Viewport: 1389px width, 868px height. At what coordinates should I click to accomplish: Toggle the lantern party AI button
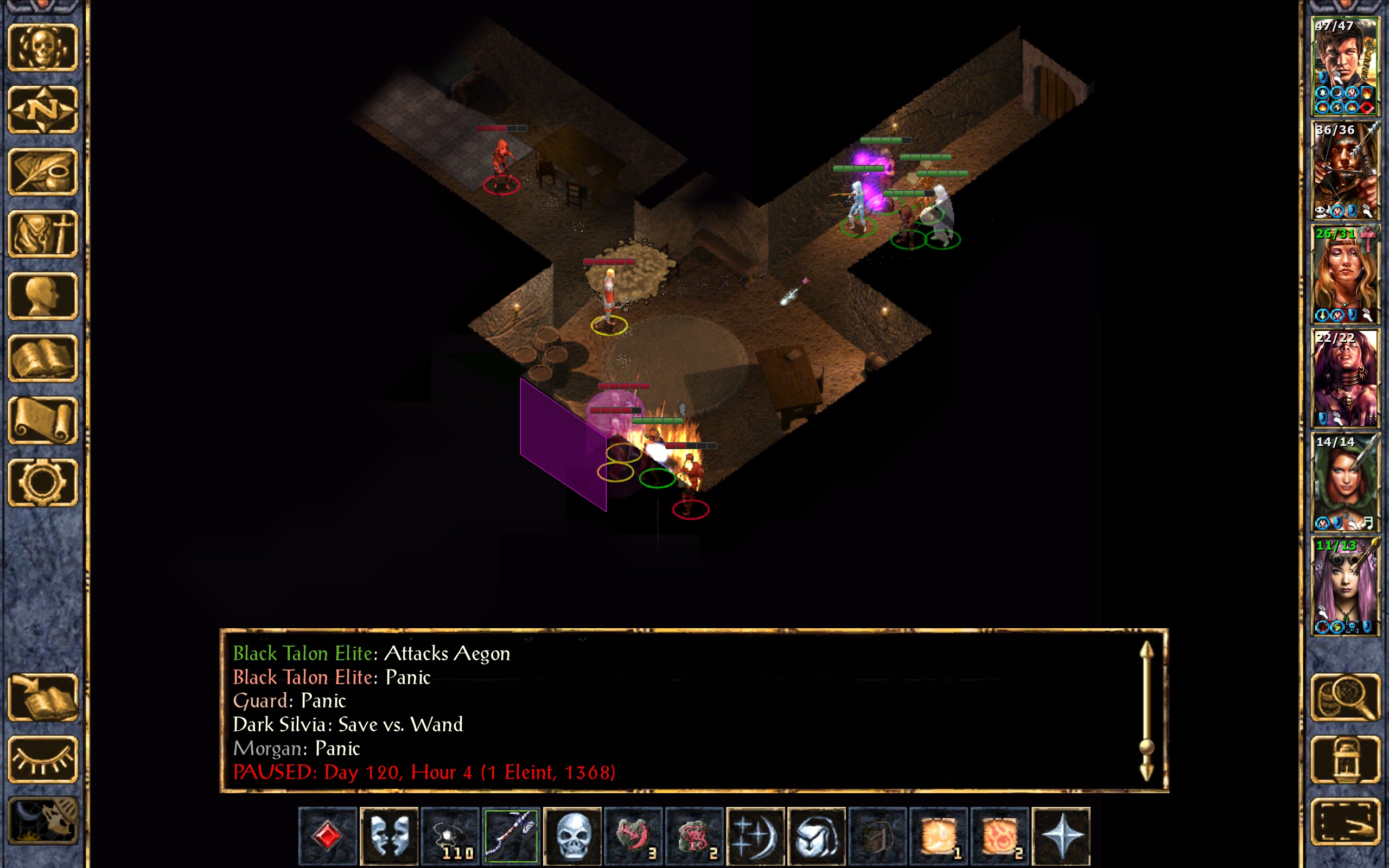click(1345, 759)
